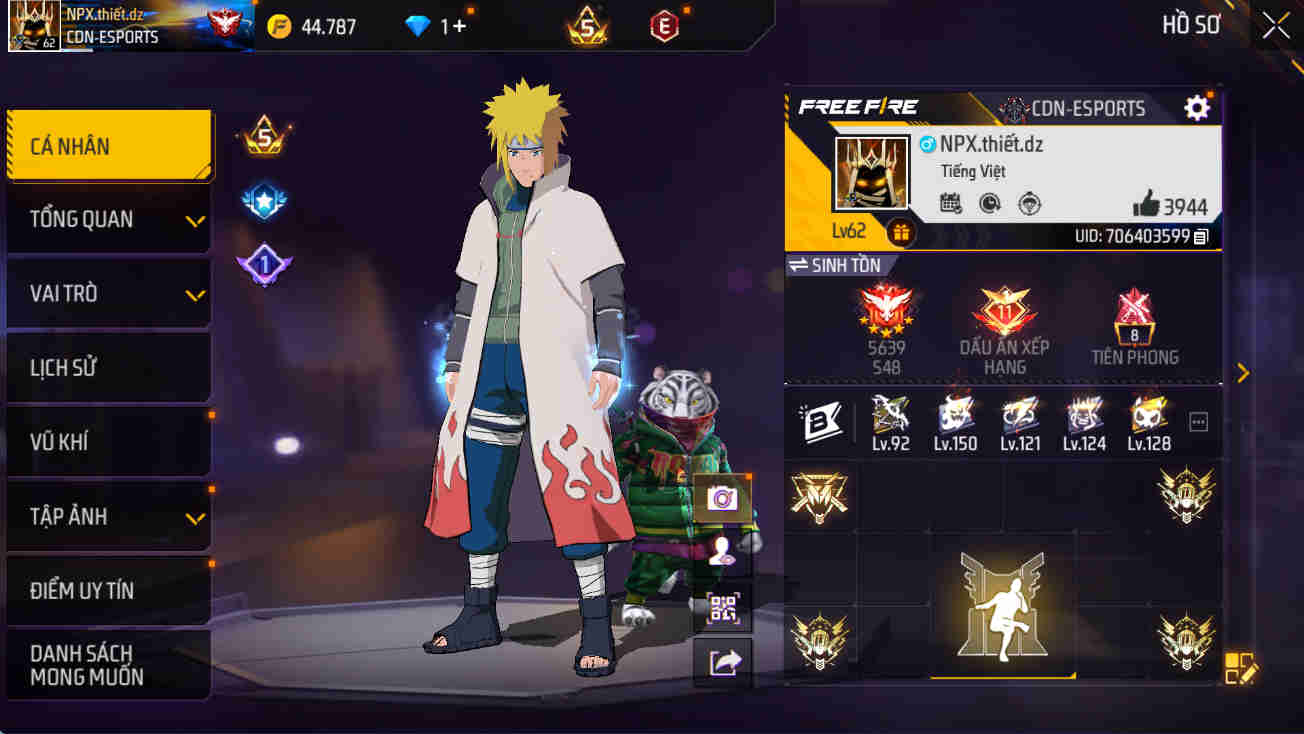Copy the UID using the copy icon
Image resolution: width=1304 pixels, height=734 pixels.
[1205, 237]
